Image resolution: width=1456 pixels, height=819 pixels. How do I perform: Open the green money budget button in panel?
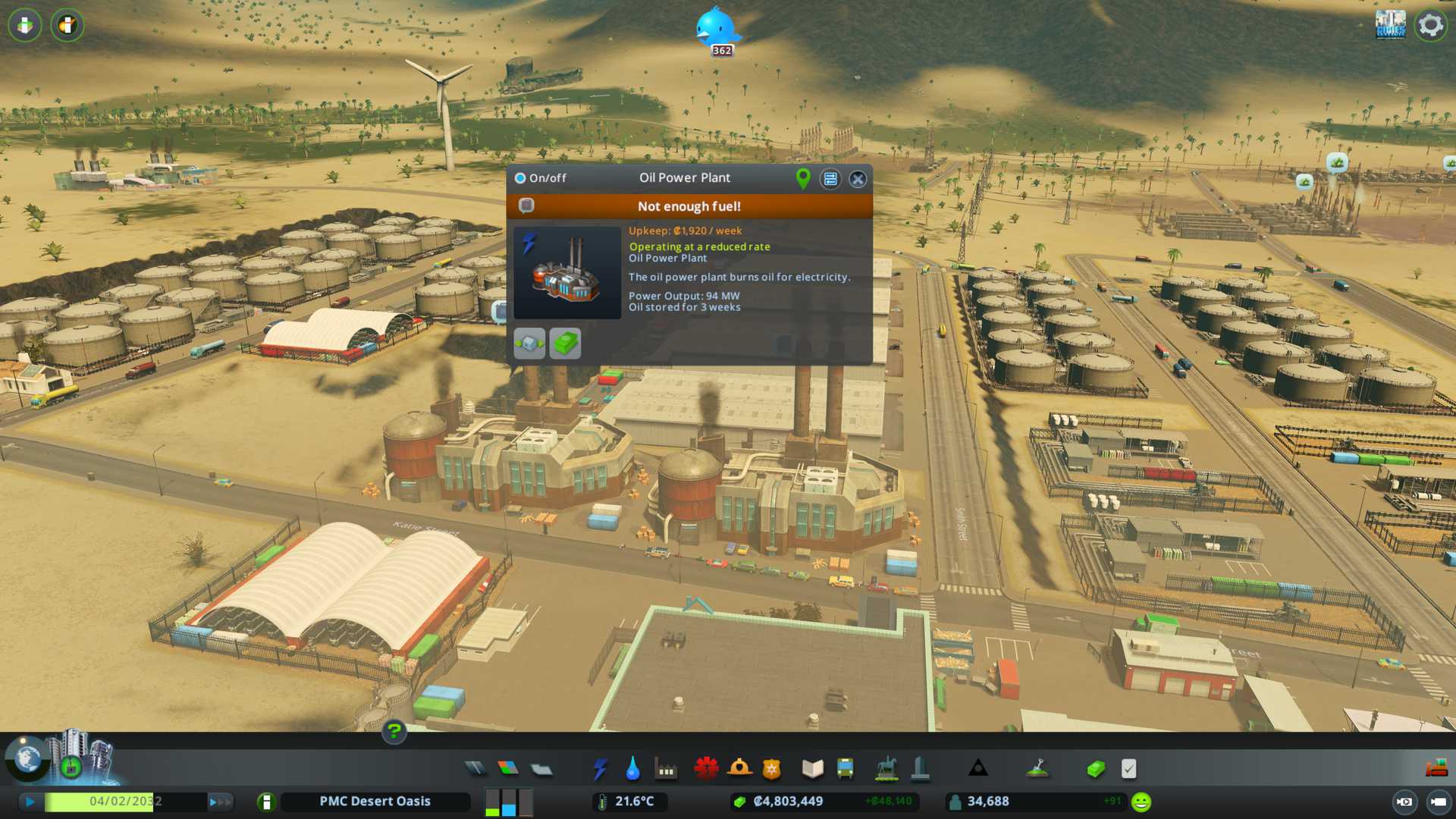[565, 344]
